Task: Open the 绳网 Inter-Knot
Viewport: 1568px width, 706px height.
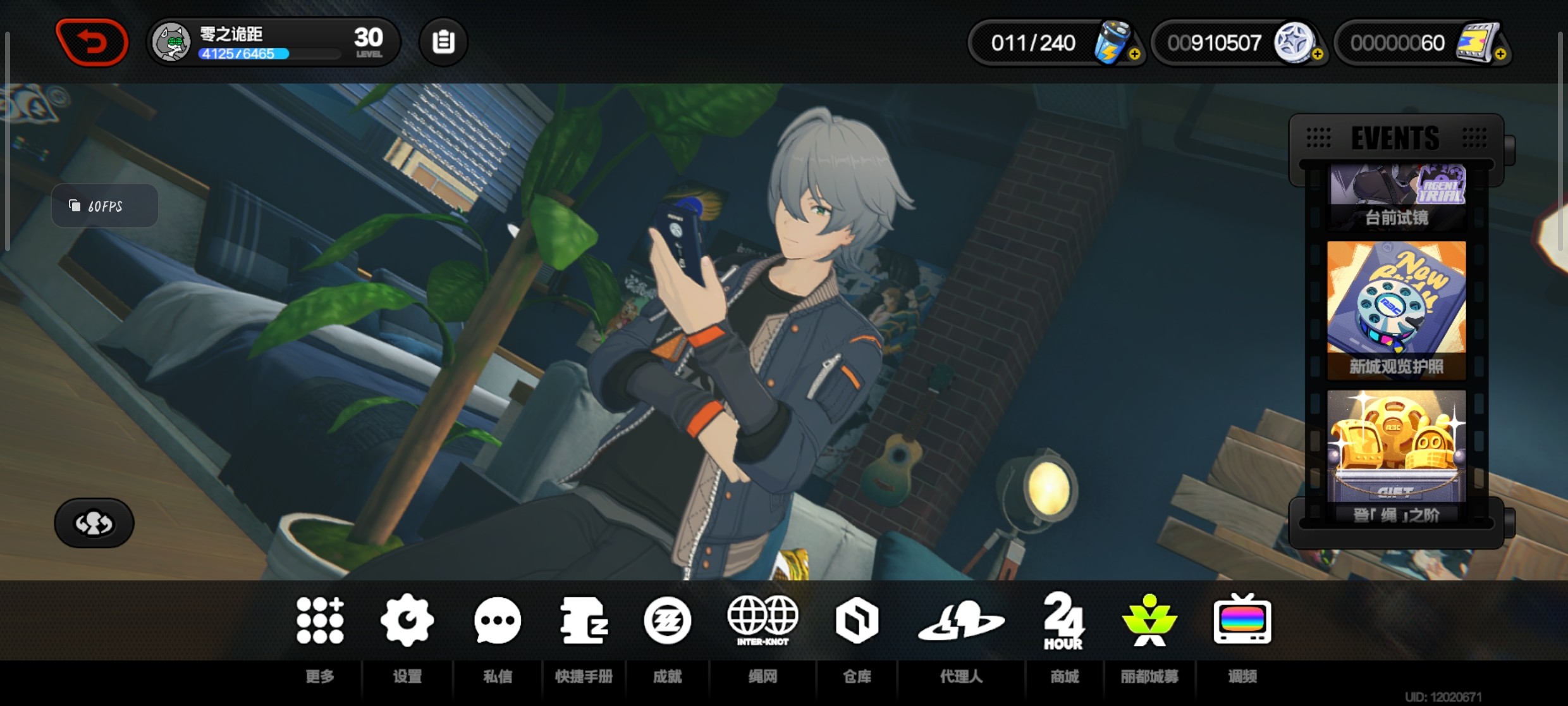Action: click(x=763, y=621)
